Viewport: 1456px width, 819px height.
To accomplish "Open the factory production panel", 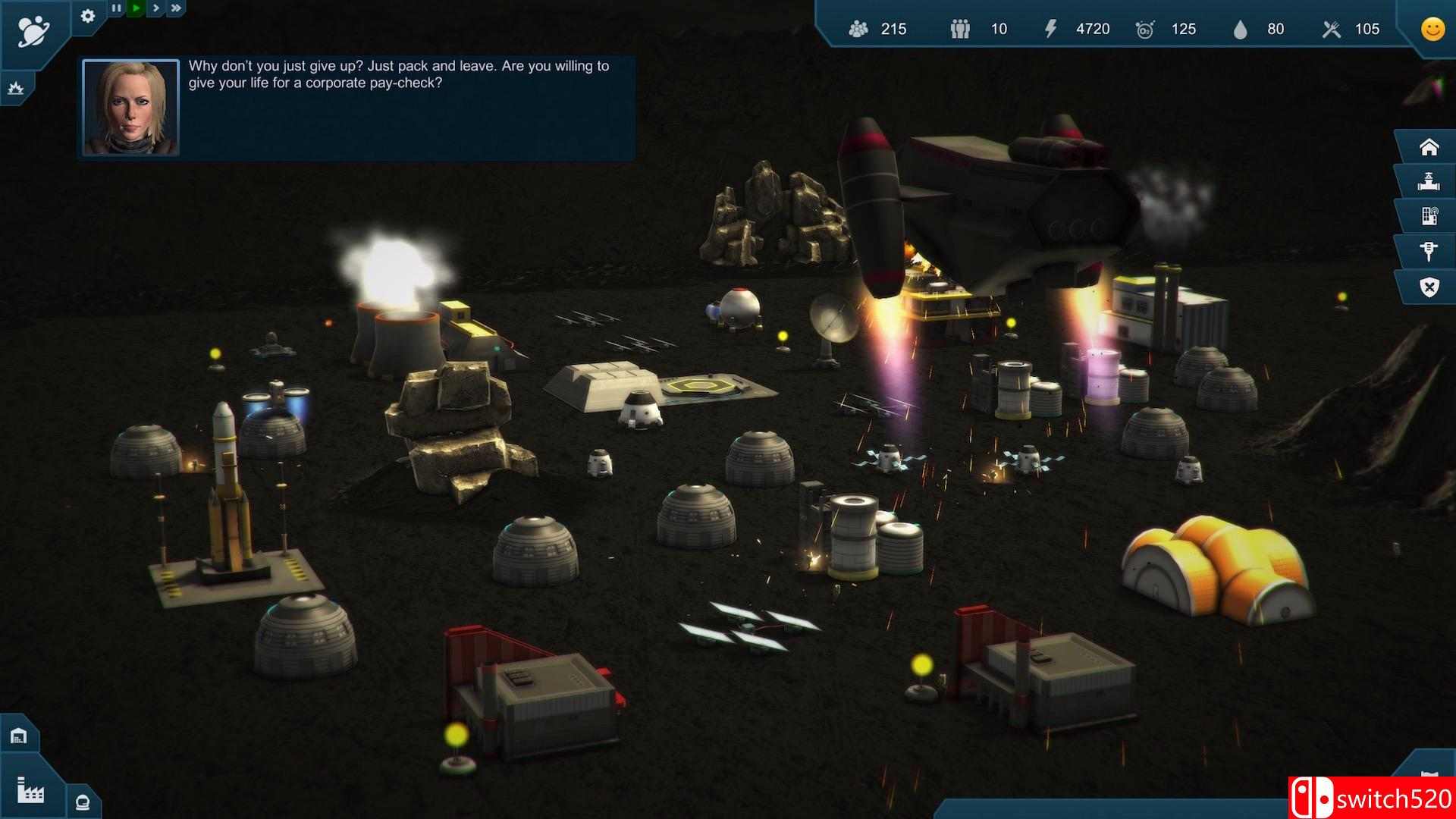I will pyautogui.click(x=30, y=790).
